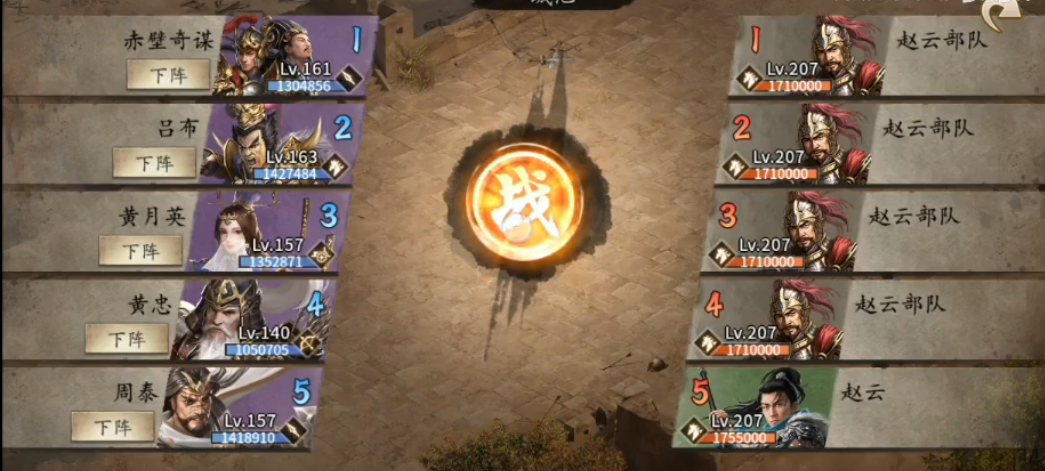Withdraw 黄月英 using her 下阵 button
Image resolution: width=1045 pixels, height=471 pixels.
[140, 251]
